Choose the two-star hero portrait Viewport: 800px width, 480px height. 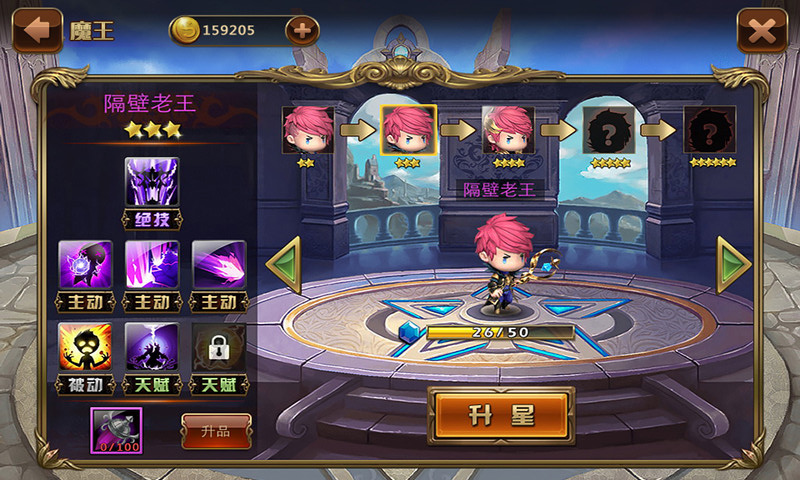[307, 130]
